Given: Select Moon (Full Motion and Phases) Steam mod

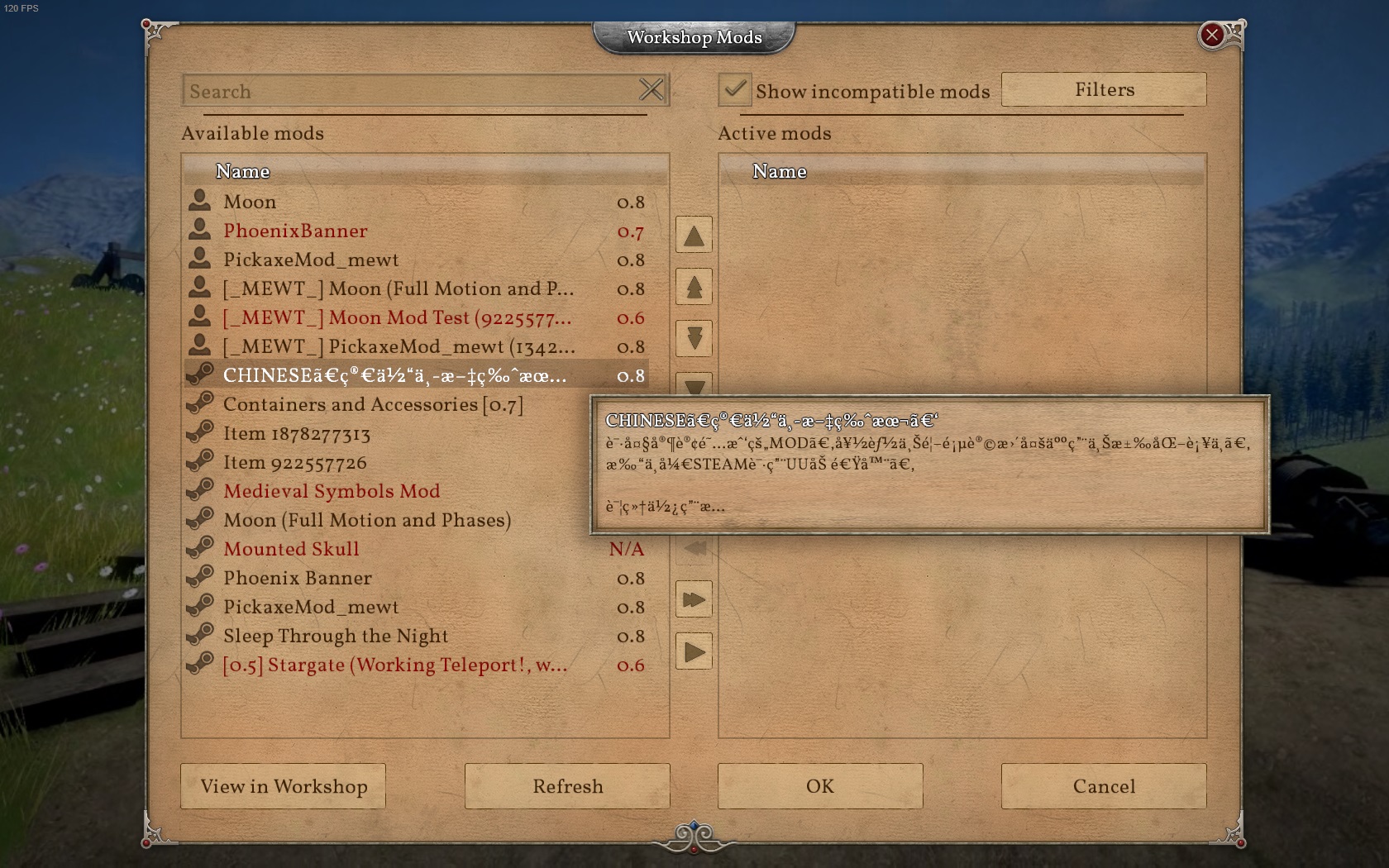Looking at the screenshot, I should [x=367, y=521].
